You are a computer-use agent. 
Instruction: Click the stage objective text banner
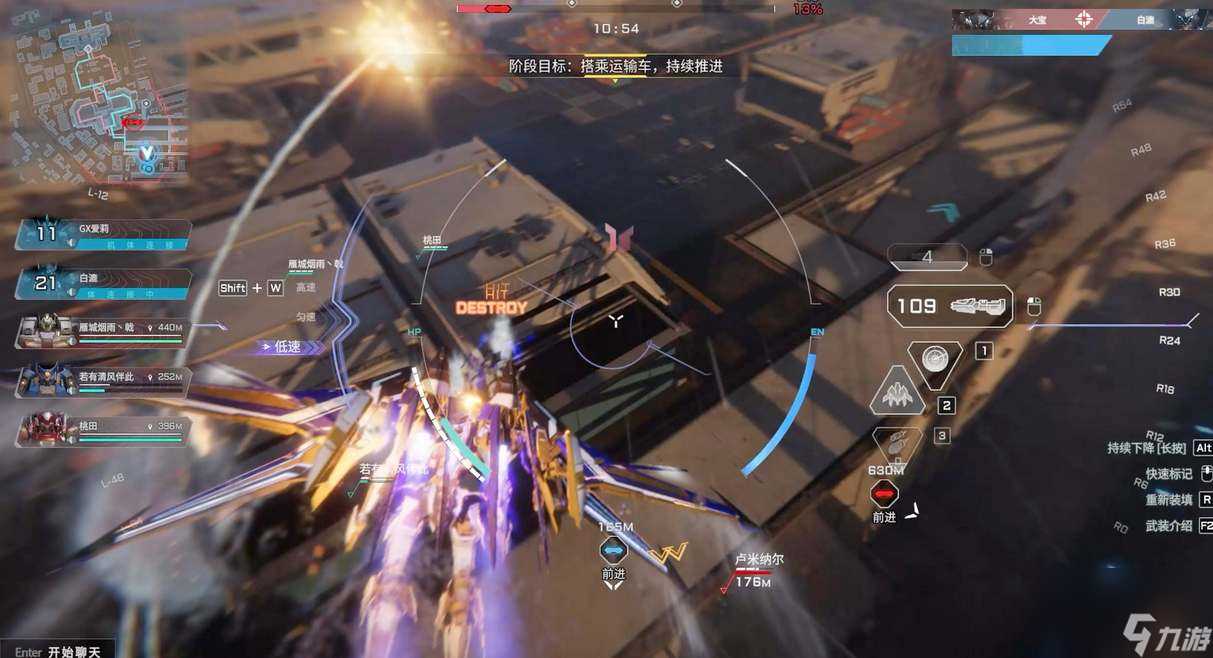coord(615,66)
